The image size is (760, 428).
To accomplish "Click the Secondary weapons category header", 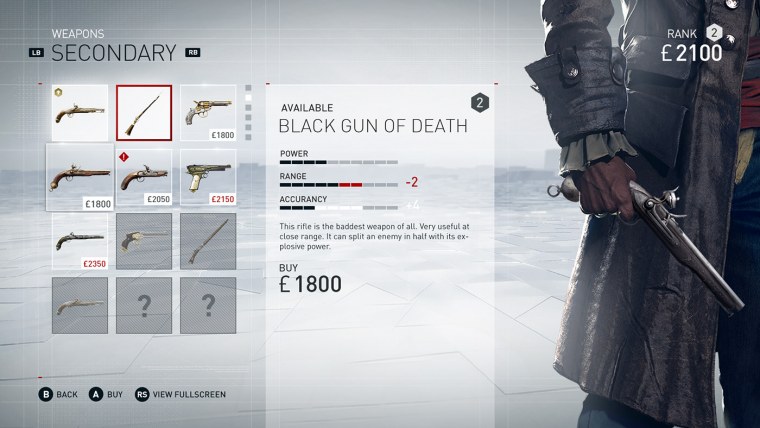I will (x=113, y=52).
